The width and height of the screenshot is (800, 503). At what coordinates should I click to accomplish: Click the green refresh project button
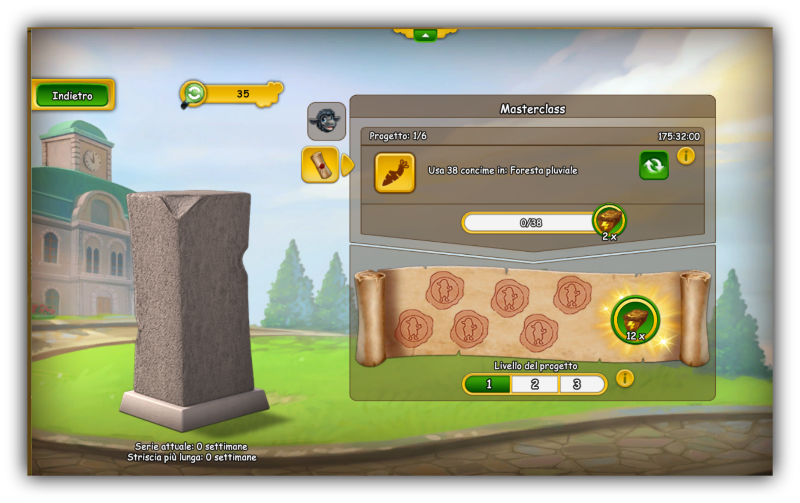click(x=654, y=165)
